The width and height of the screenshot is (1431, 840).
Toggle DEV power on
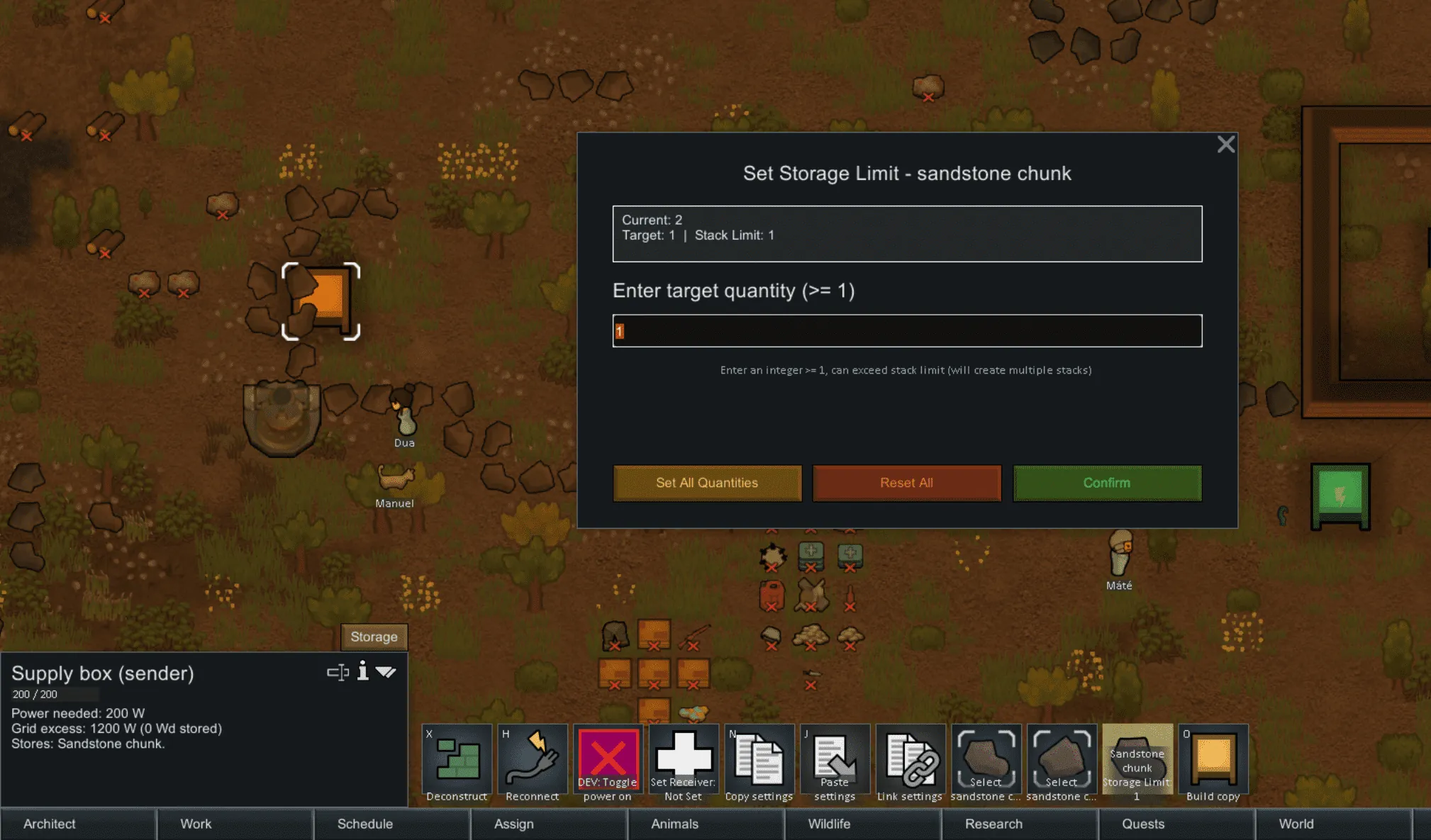(x=608, y=762)
